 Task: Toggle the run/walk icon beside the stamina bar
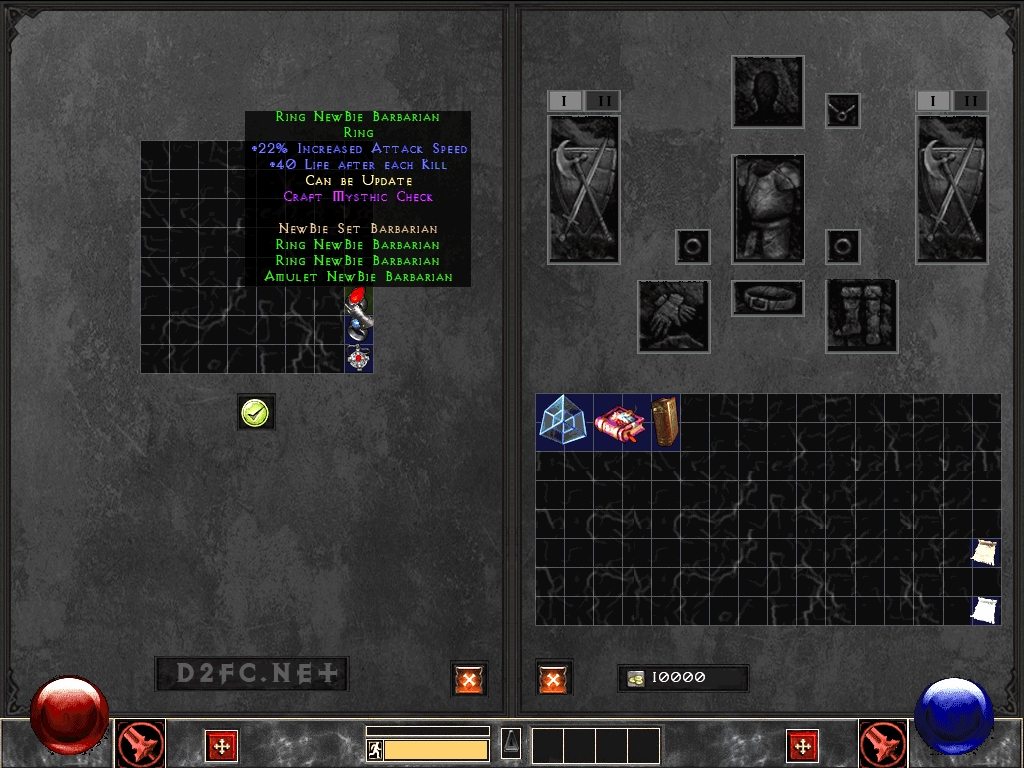click(x=375, y=750)
